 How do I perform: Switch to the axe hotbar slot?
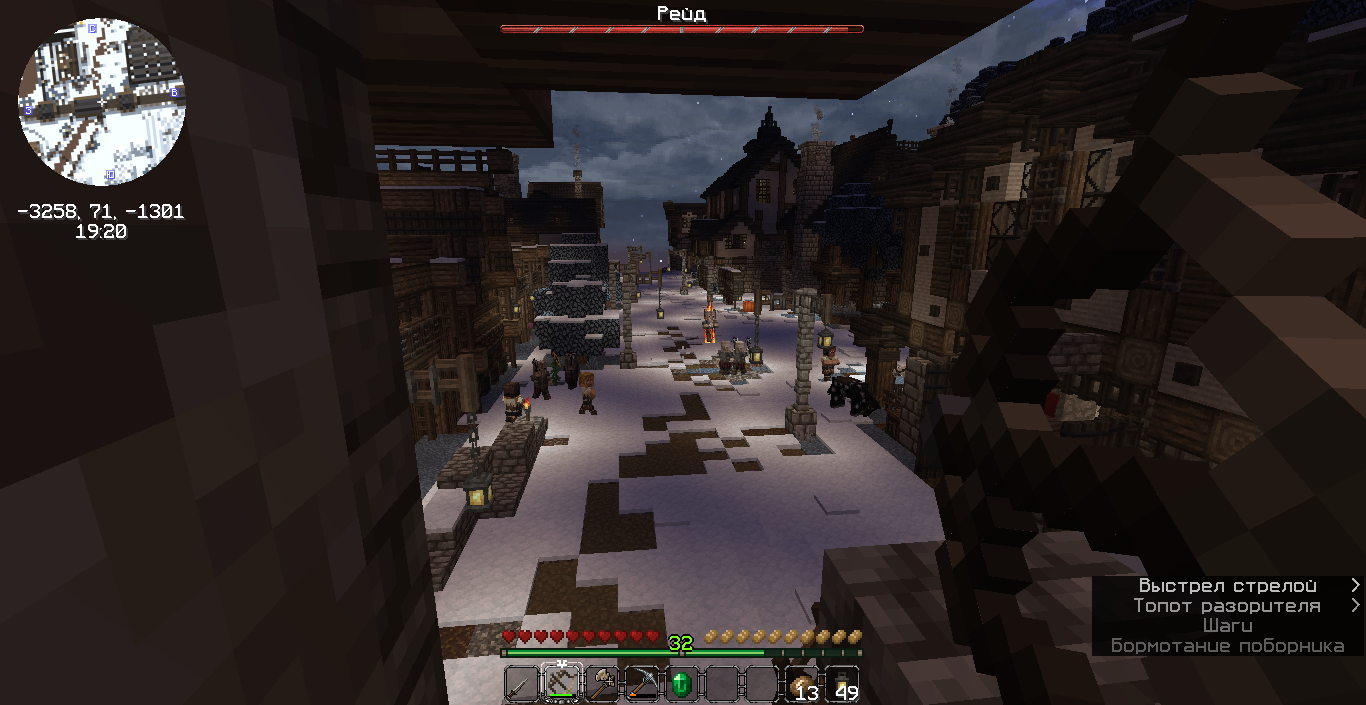[x=601, y=684]
